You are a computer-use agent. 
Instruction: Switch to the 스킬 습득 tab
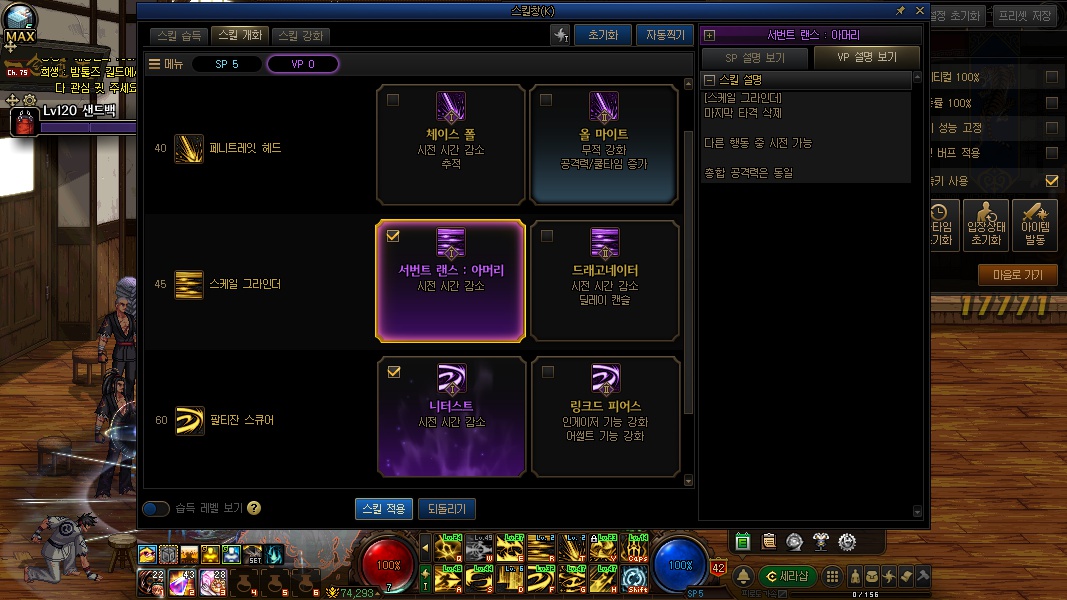pyautogui.click(x=181, y=35)
